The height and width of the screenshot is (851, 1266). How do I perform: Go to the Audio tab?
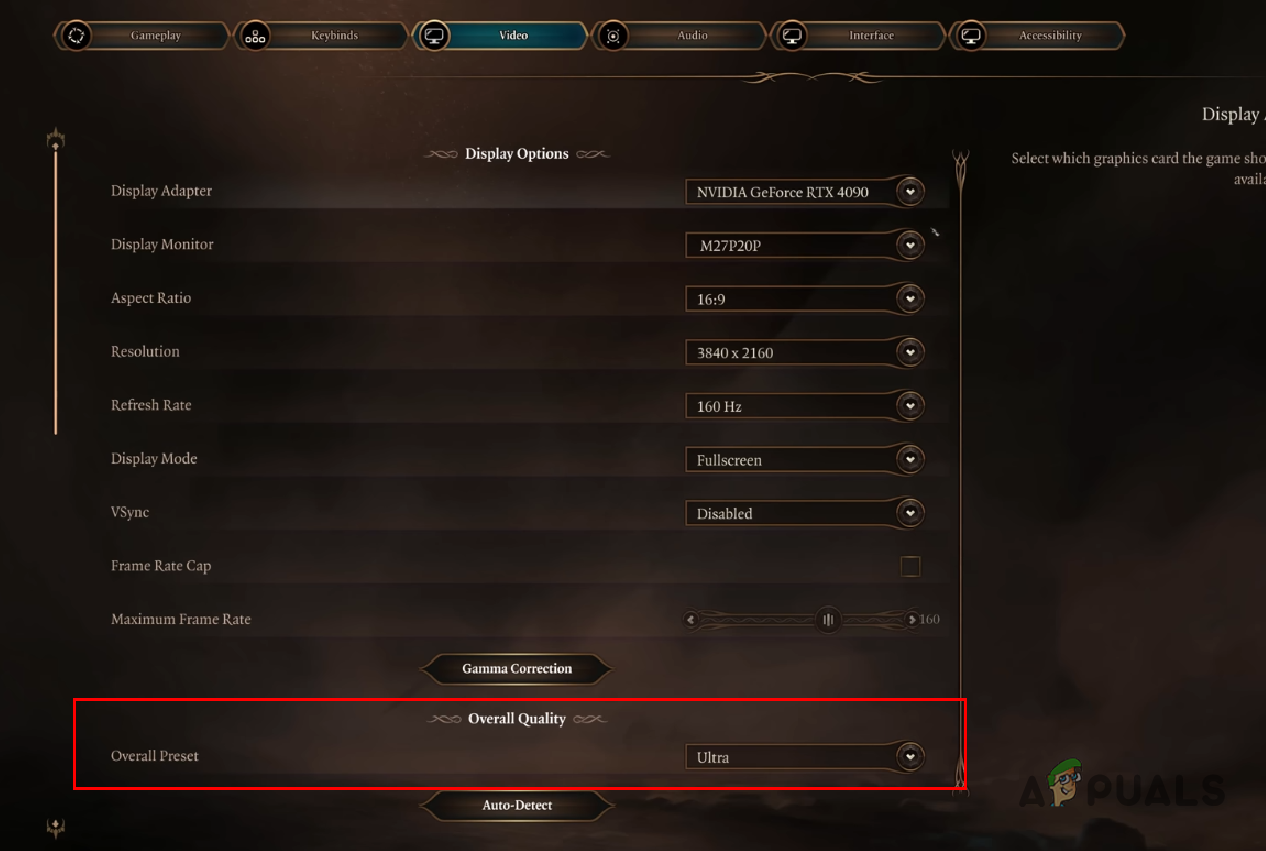[692, 36]
